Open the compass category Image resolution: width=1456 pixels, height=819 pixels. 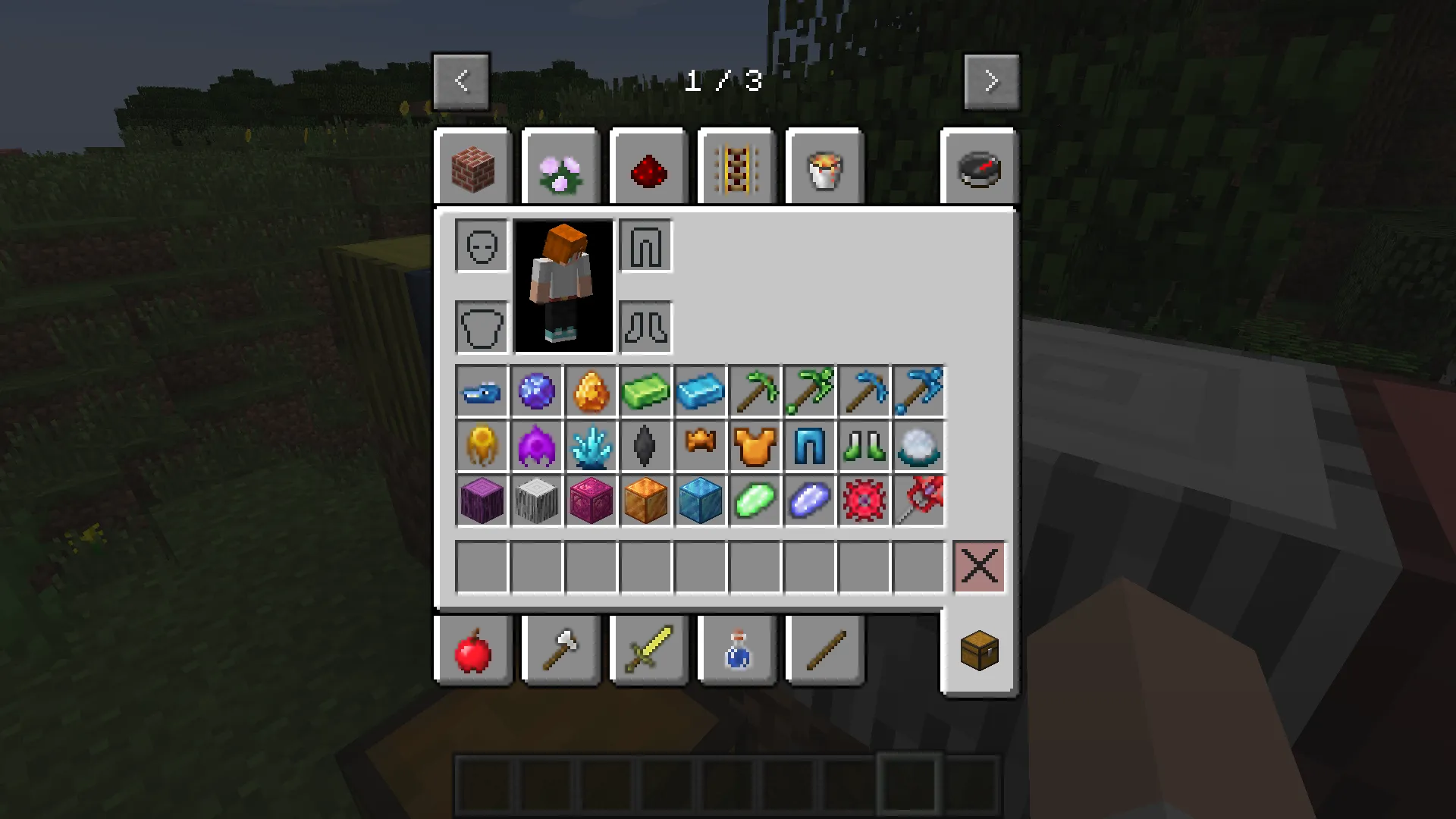point(977,167)
